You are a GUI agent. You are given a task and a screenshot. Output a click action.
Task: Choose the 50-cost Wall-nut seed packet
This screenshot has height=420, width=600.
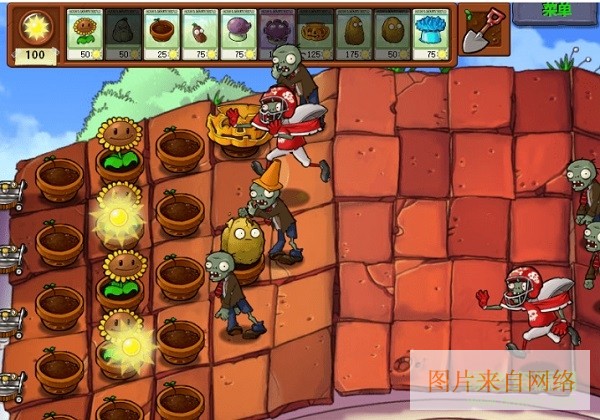pyautogui.click(x=391, y=32)
